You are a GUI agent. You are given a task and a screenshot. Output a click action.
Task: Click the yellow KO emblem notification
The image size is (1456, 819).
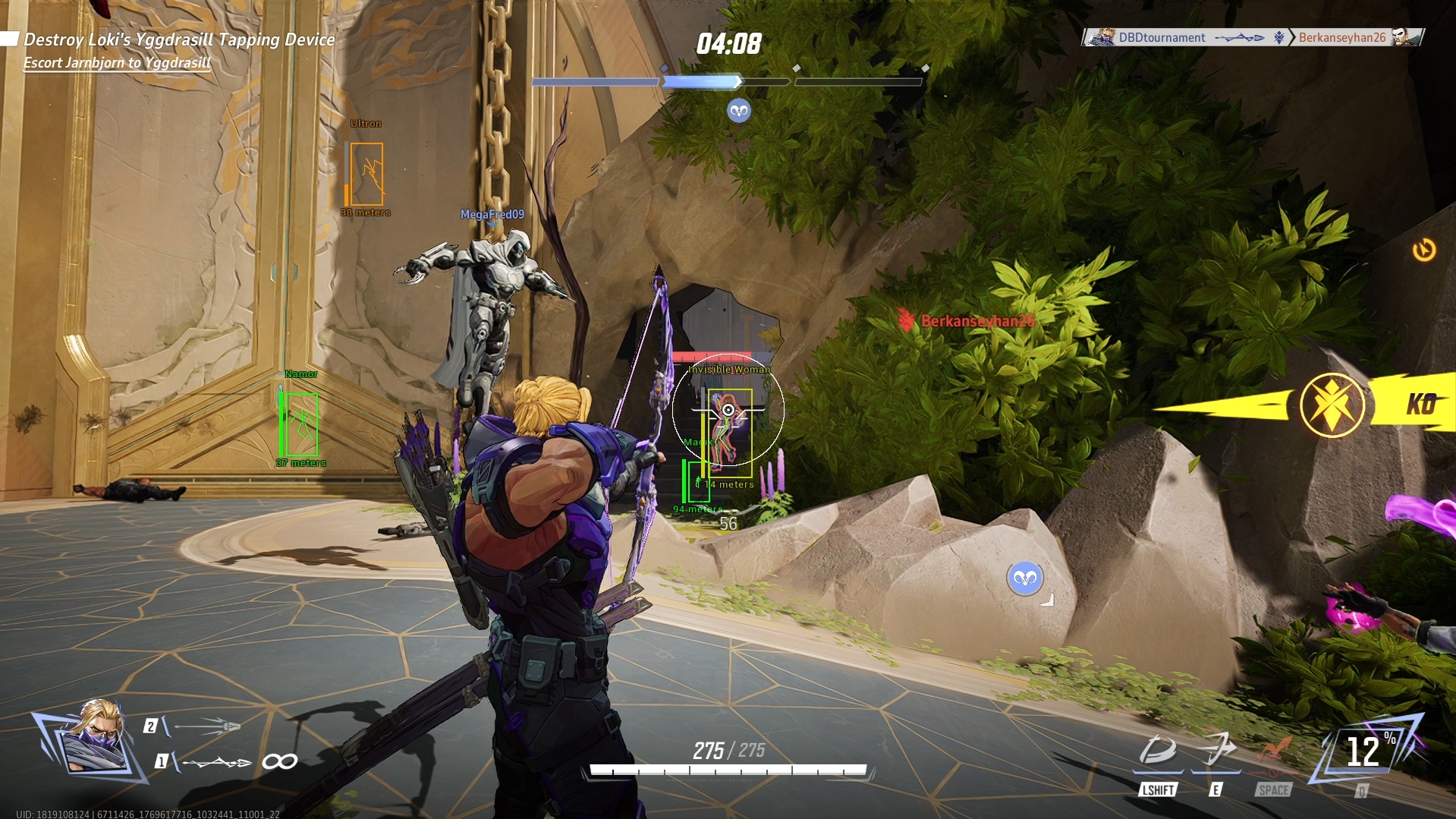pos(1332,405)
